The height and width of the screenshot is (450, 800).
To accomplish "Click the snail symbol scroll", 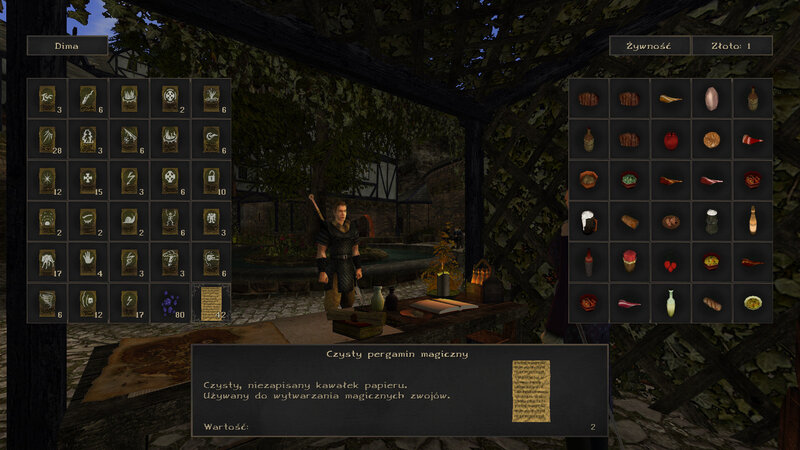I will click(x=129, y=220).
